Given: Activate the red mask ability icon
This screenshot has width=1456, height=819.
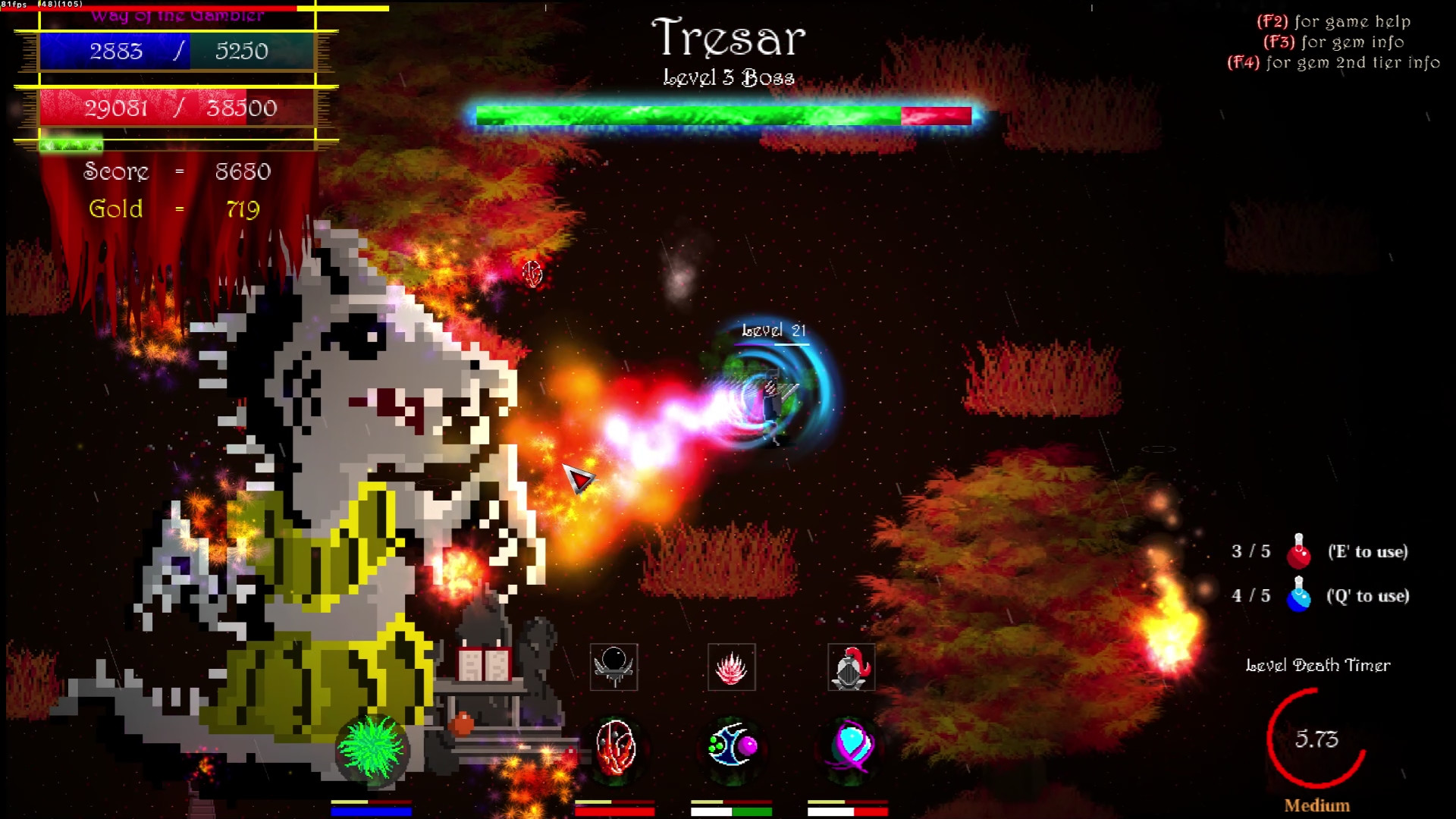Looking at the screenshot, I should point(613,751).
